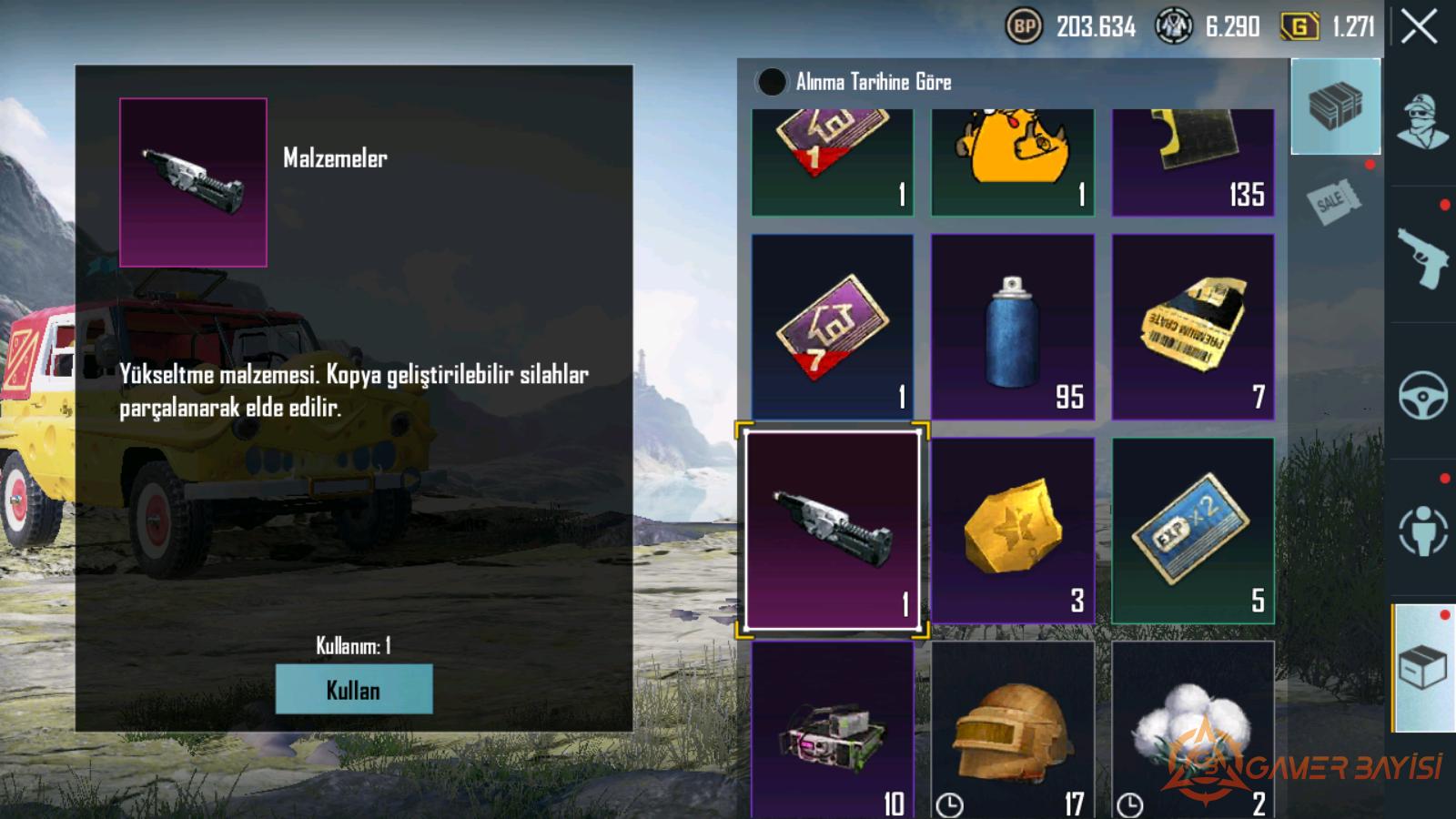Switch to the pistol weapons category

tap(1422, 258)
